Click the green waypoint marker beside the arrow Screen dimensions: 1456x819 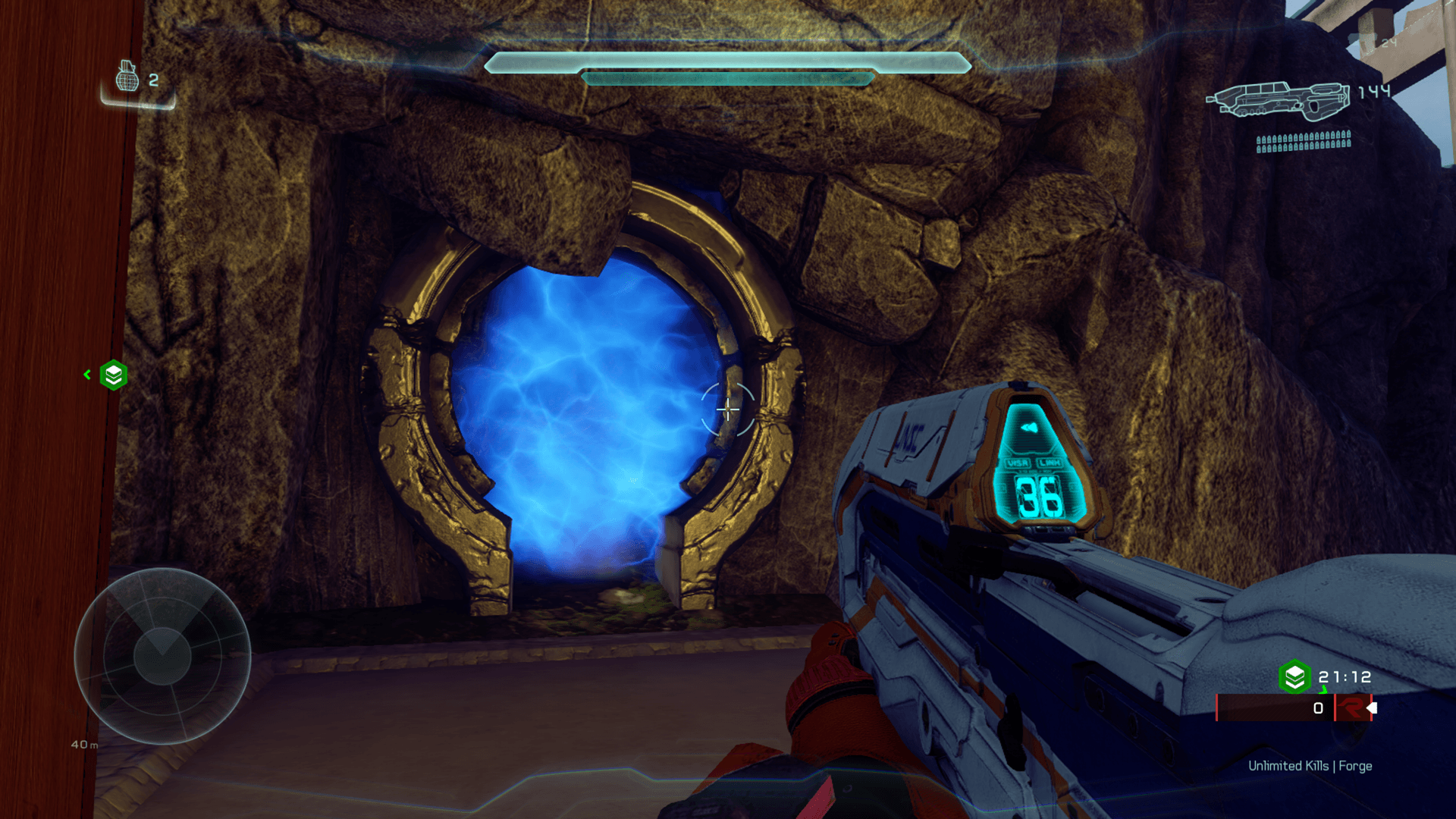point(114,375)
